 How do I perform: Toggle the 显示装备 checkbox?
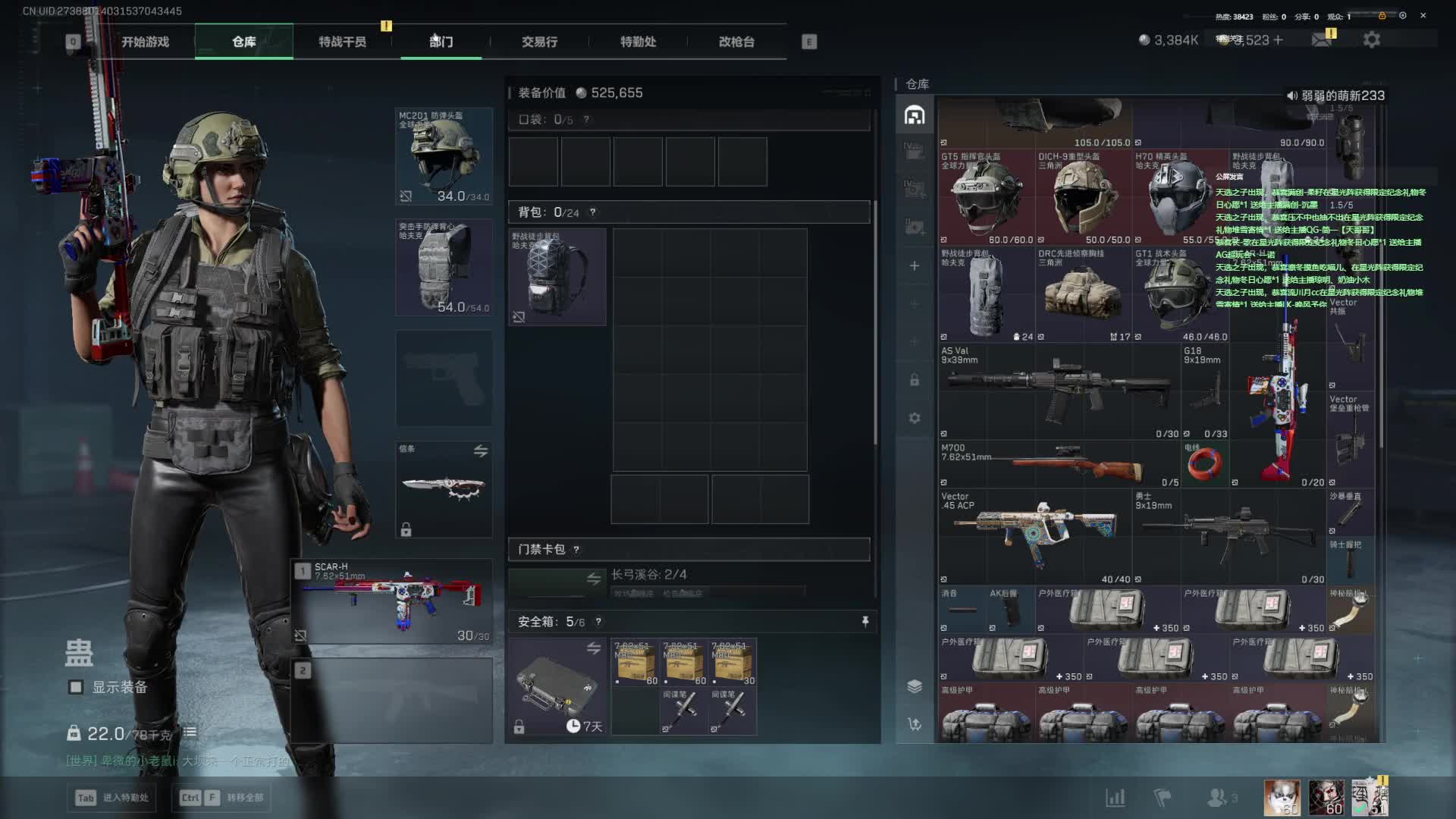tap(76, 687)
